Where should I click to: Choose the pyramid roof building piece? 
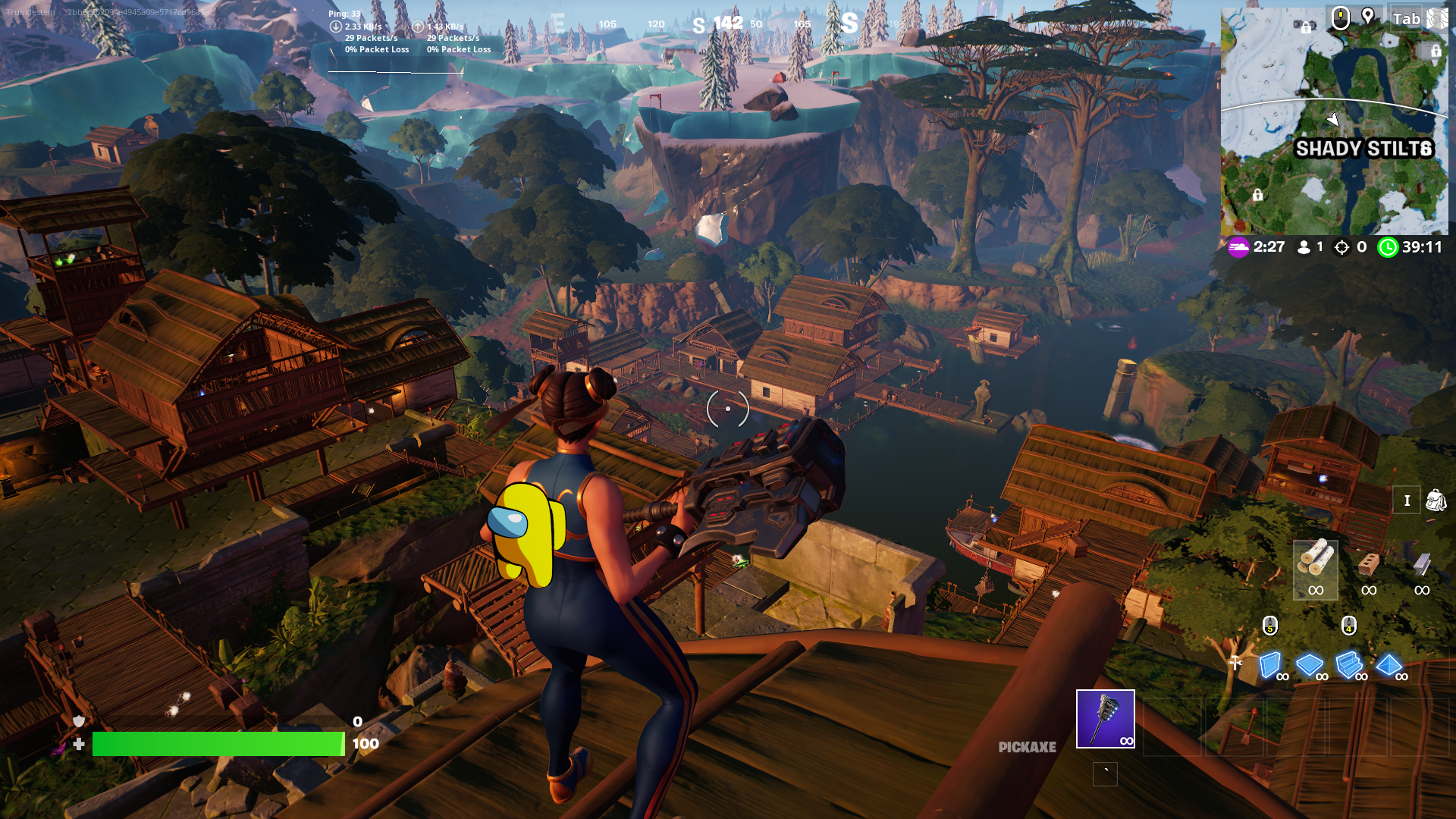(x=1389, y=665)
